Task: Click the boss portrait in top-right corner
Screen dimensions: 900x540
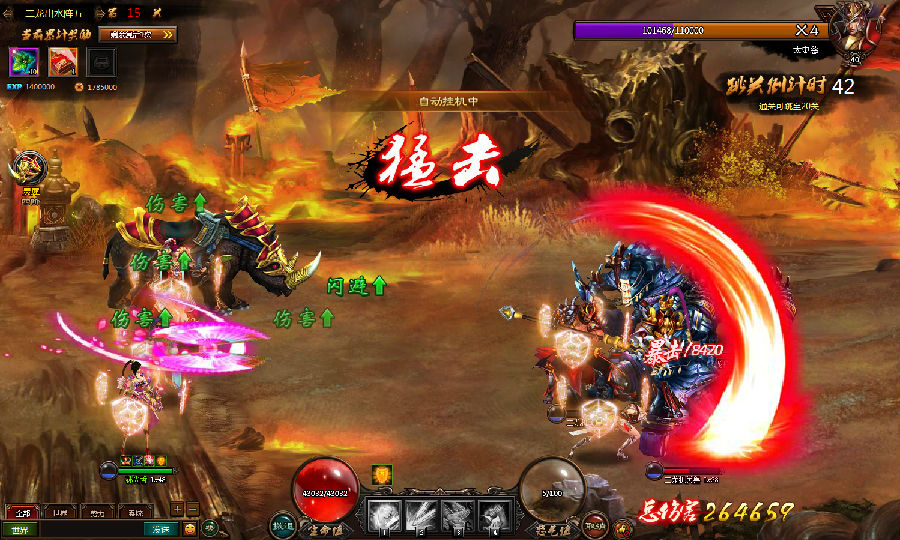Action: click(x=856, y=28)
